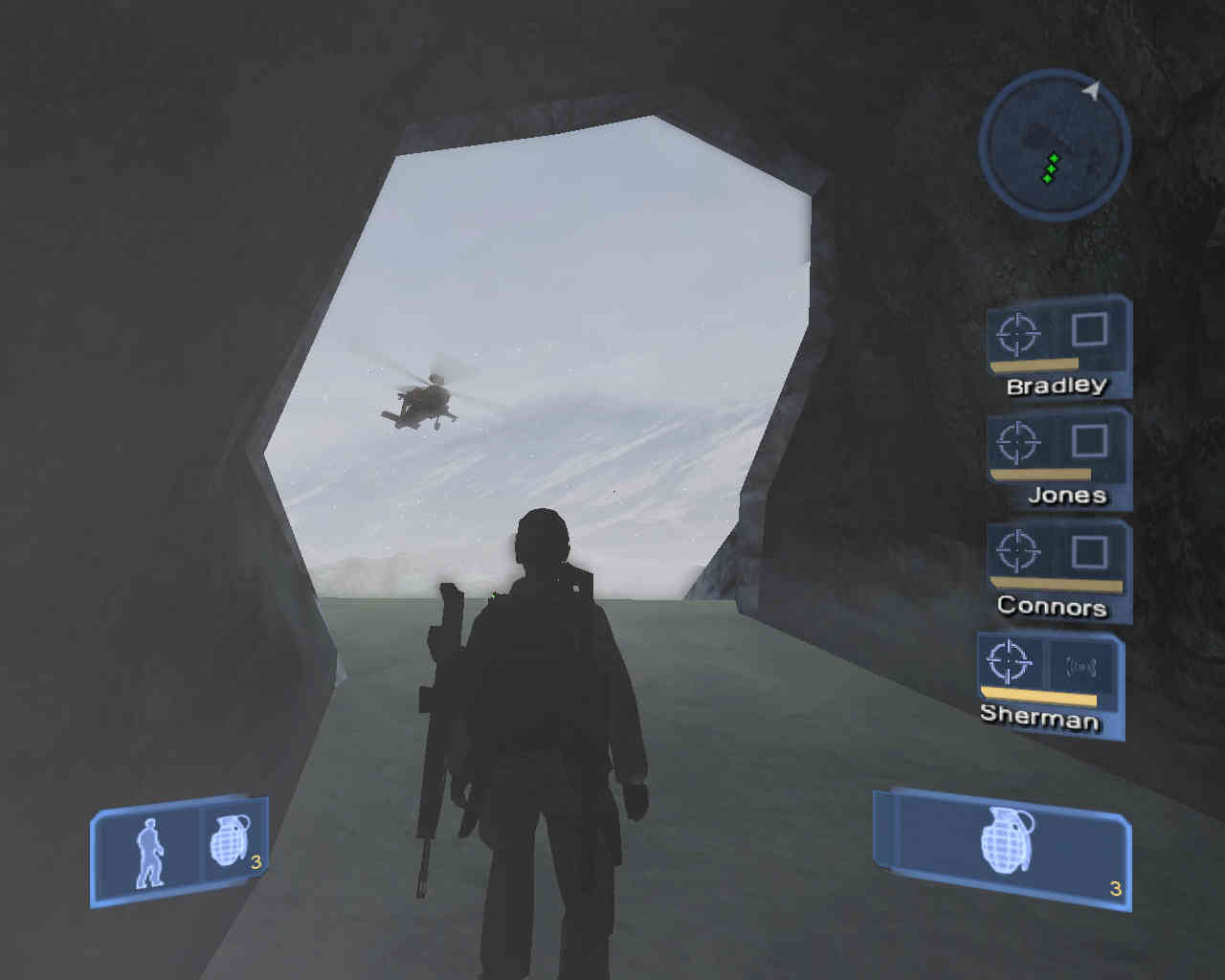Click the square icon in Bradley's panel
The height and width of the screenshot is (980, 1225).
coord(1089,330)
